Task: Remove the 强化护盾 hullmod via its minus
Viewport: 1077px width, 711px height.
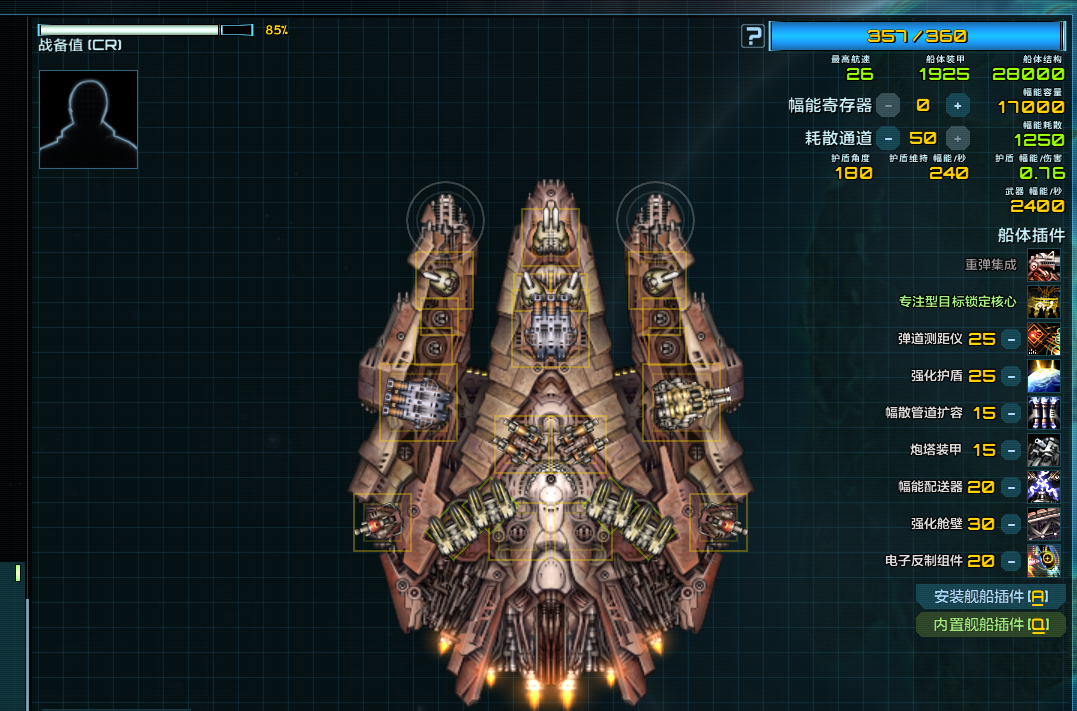Action: pyautogui.click(x=1011, y=376)
